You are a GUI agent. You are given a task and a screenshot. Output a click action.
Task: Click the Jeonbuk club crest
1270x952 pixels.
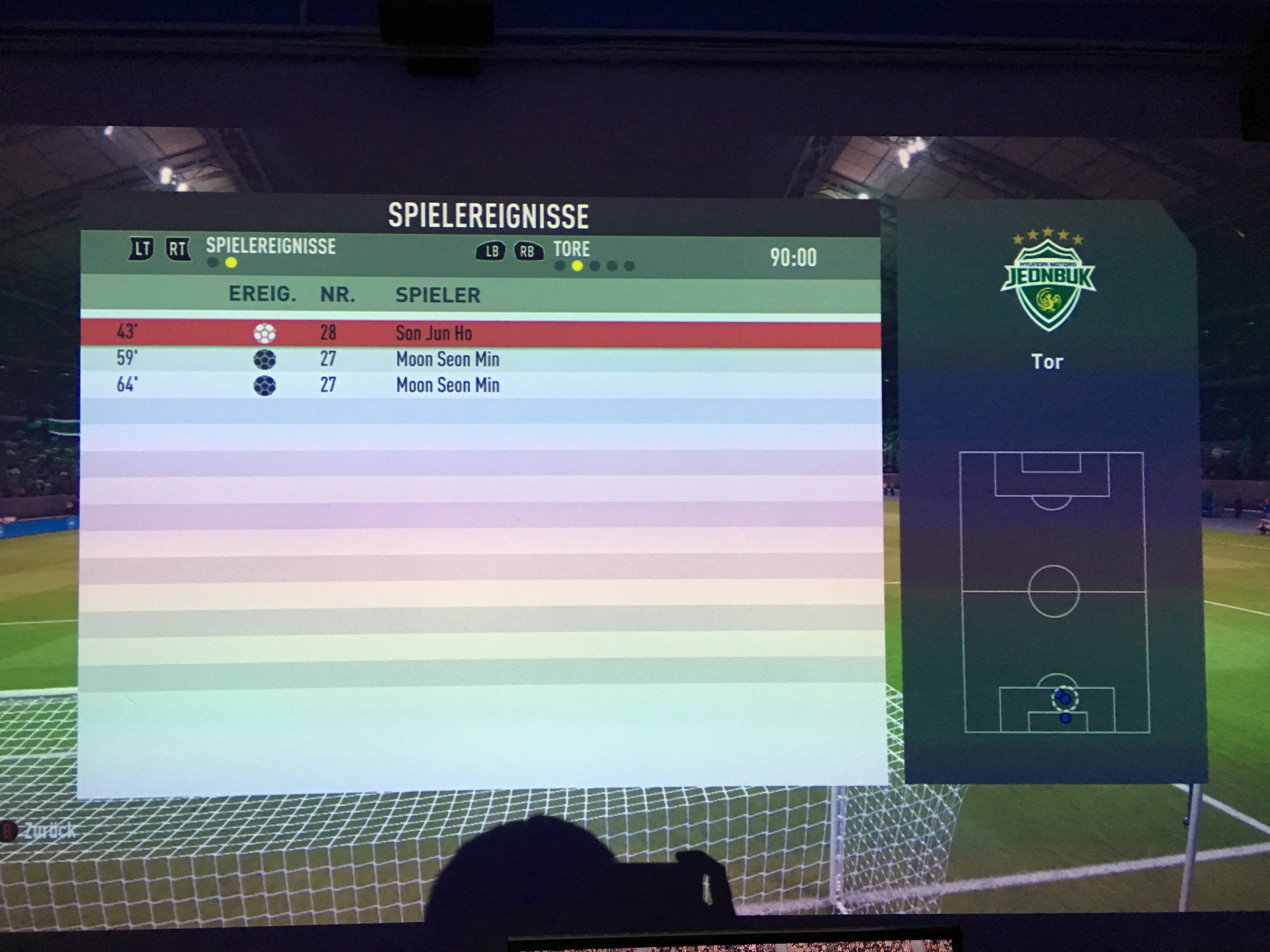[x=1048, y=281]
